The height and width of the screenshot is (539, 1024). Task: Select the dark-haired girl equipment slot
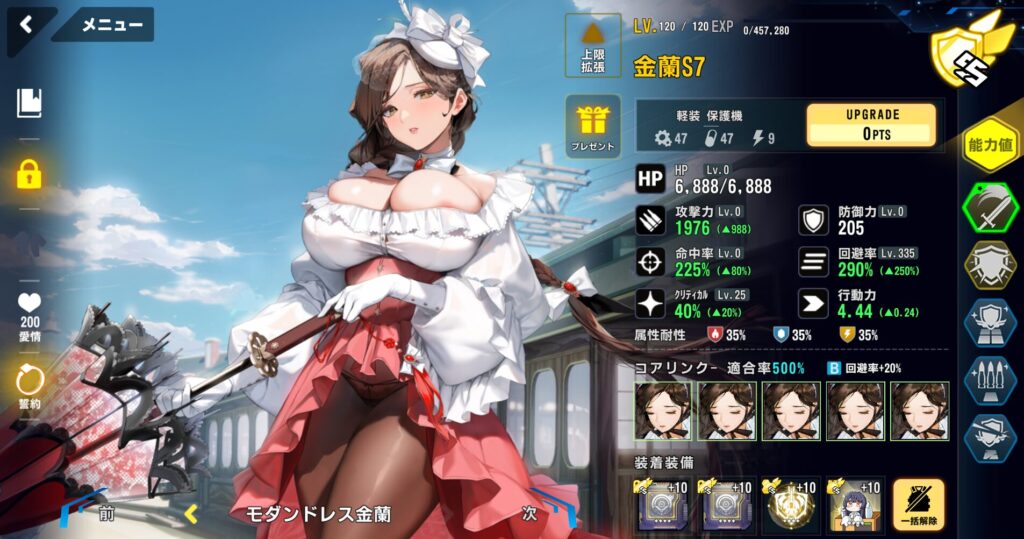[855, 505]
